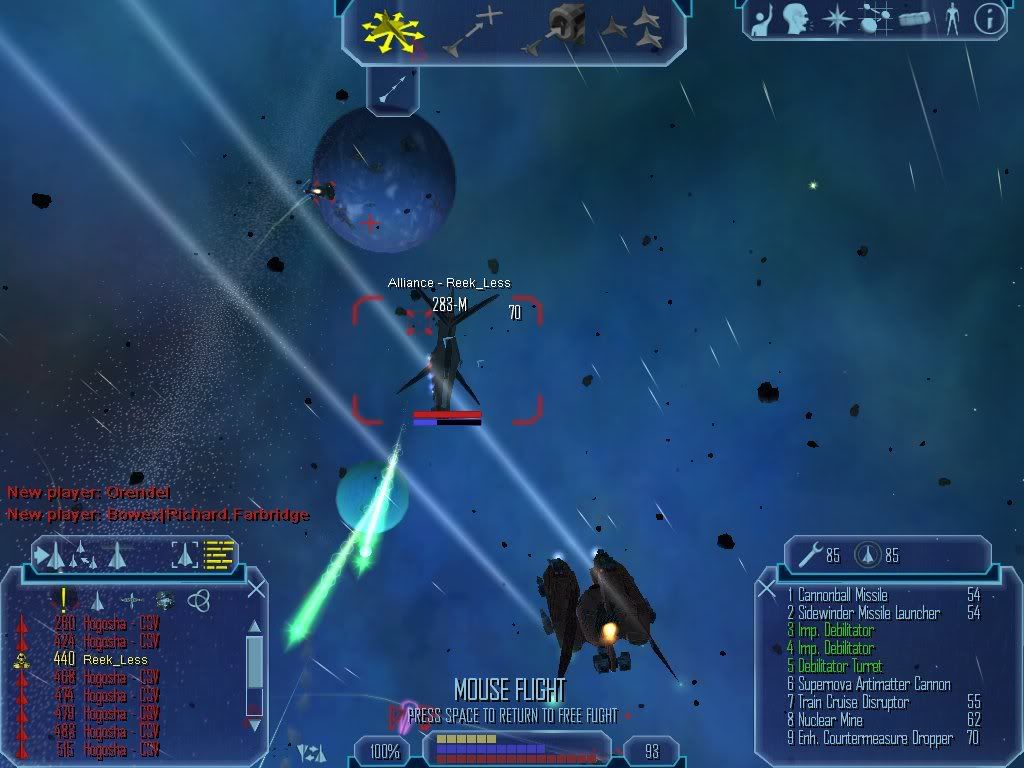The image size is (1024, 768).
Task: Open the Information 'i' icon
Action: [x=989, y=18]
